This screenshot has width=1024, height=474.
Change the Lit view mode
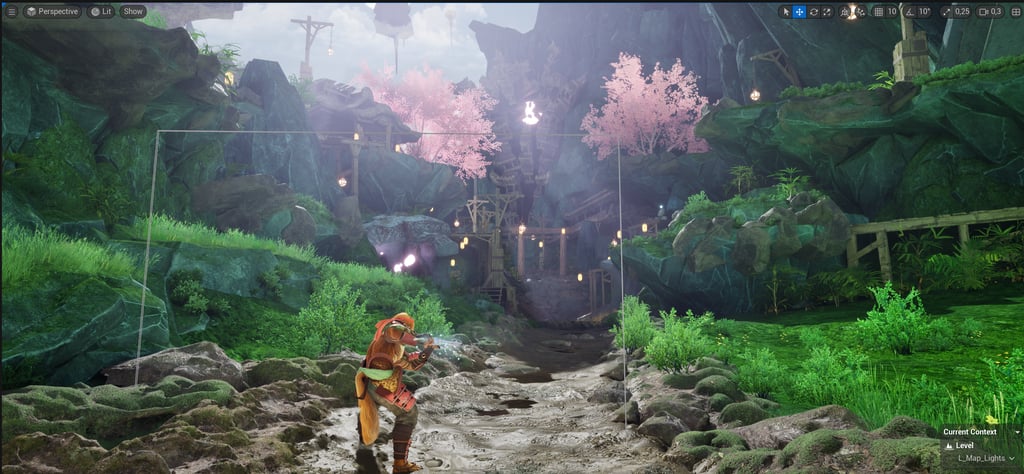click(x=101, y=12)
